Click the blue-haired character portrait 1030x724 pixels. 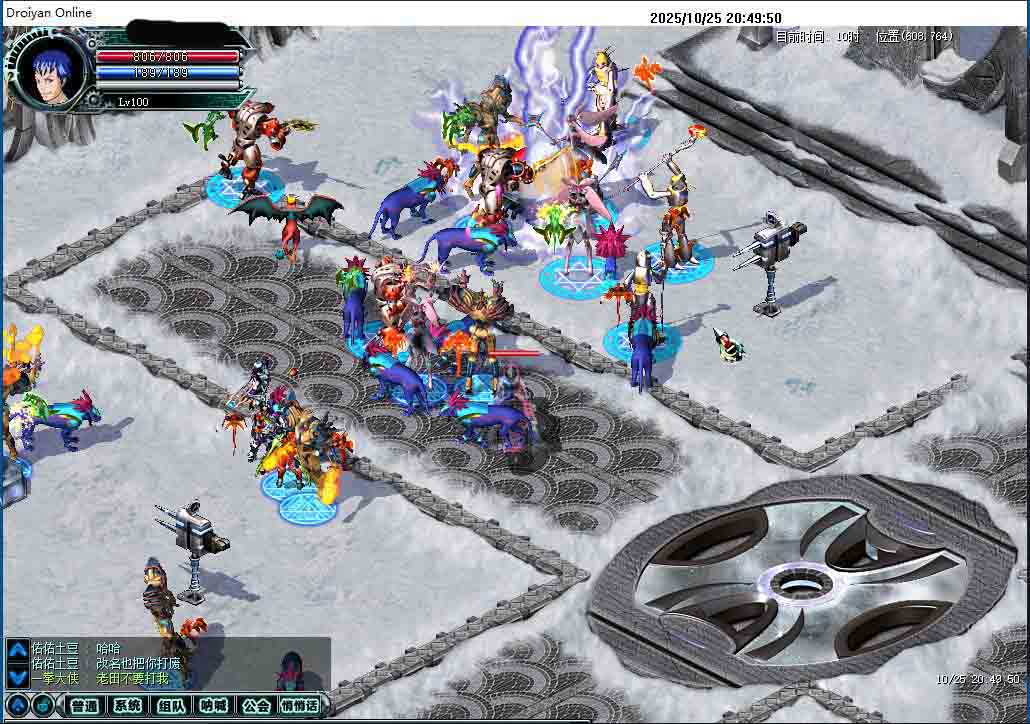pos(49,72)
